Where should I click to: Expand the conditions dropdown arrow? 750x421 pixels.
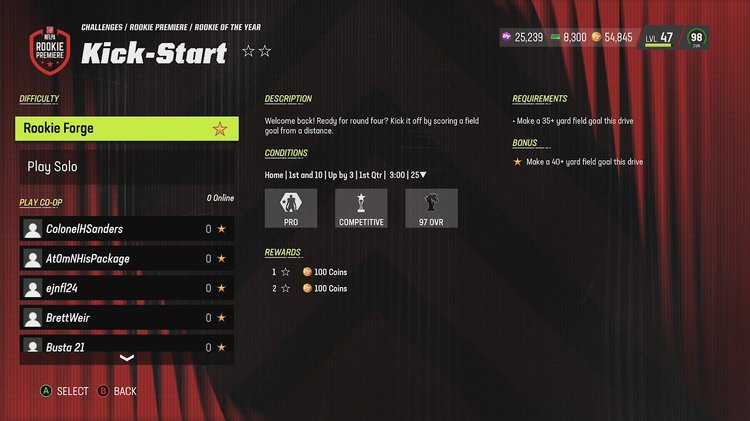click(423, 175)
